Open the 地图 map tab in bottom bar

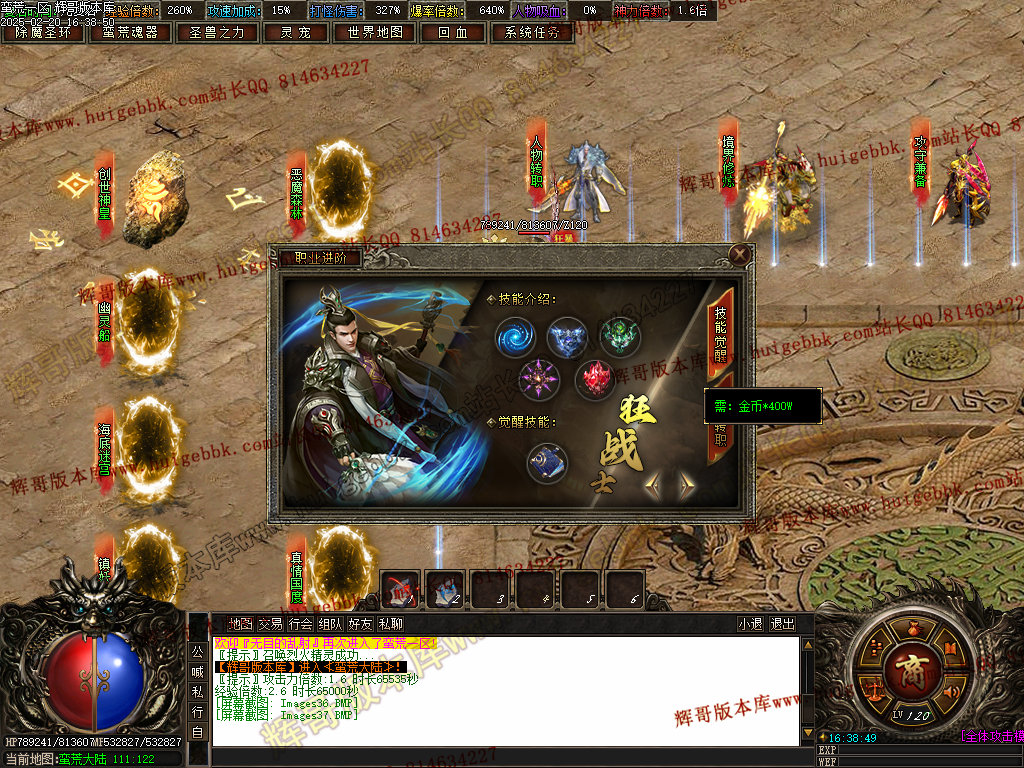240,624
